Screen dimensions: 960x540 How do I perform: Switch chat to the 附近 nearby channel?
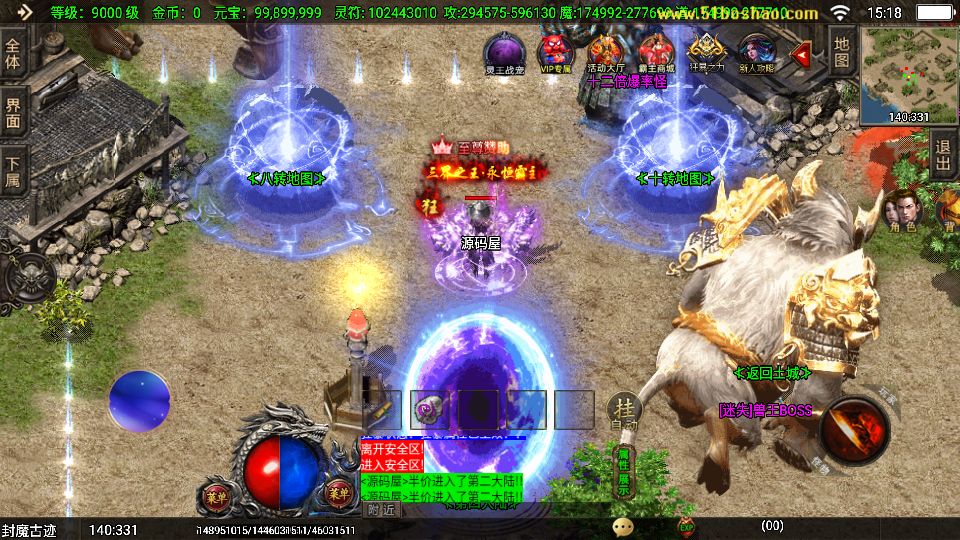pos(380,509)
